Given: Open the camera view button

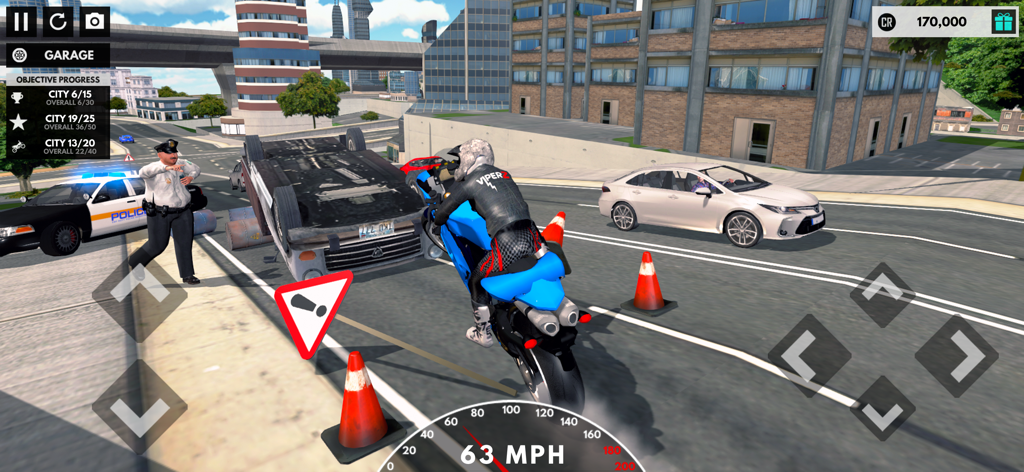Looking at the screenshot, I should point(94,21).
